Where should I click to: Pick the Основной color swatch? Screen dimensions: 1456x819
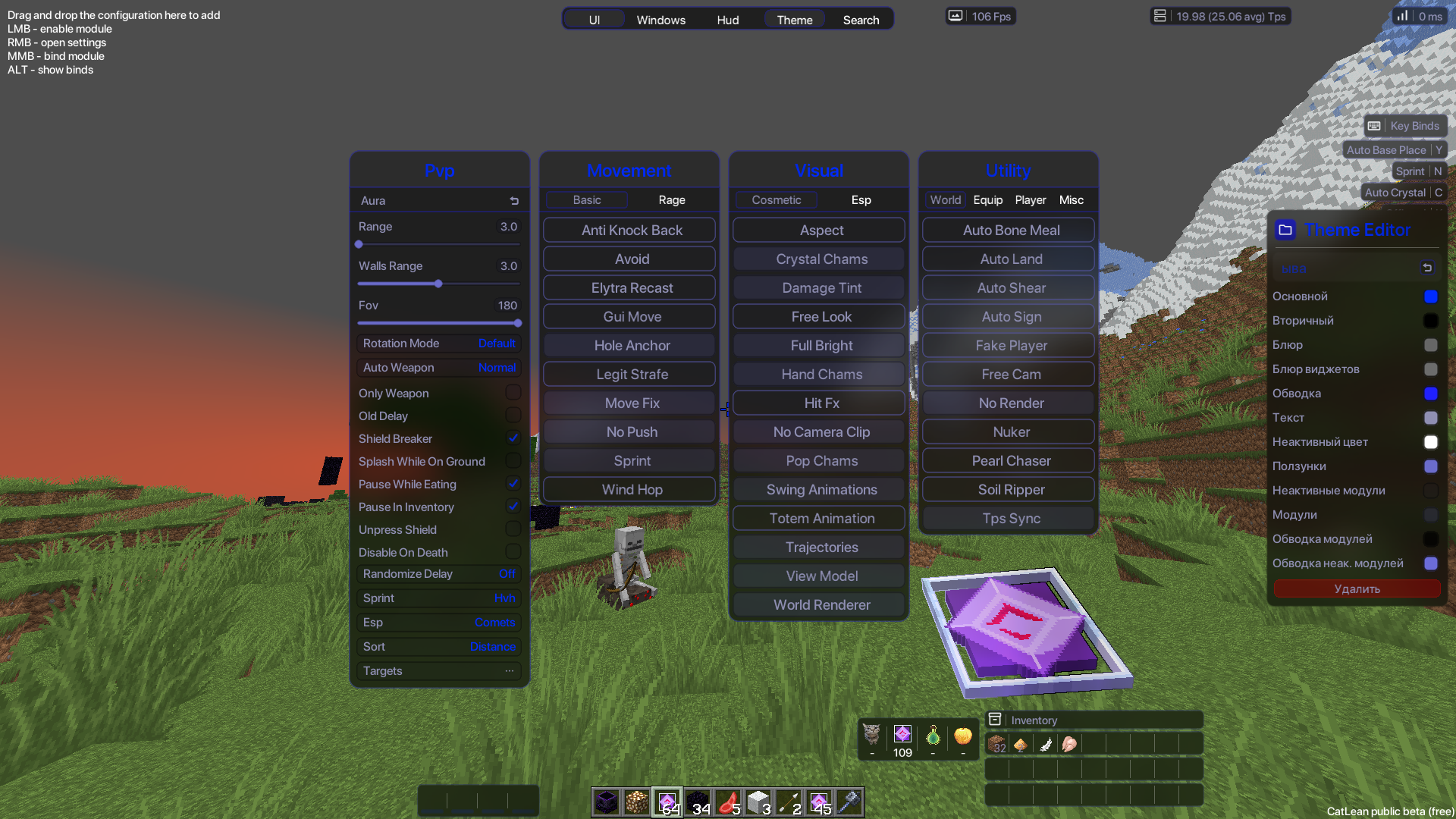1430,297
